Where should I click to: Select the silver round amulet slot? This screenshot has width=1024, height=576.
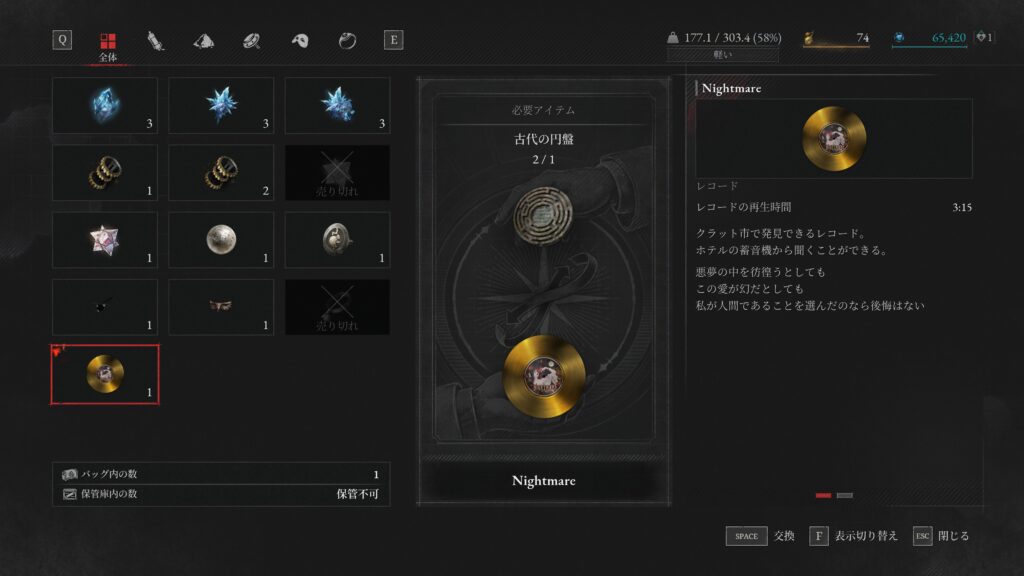click(x=338, y=239)
